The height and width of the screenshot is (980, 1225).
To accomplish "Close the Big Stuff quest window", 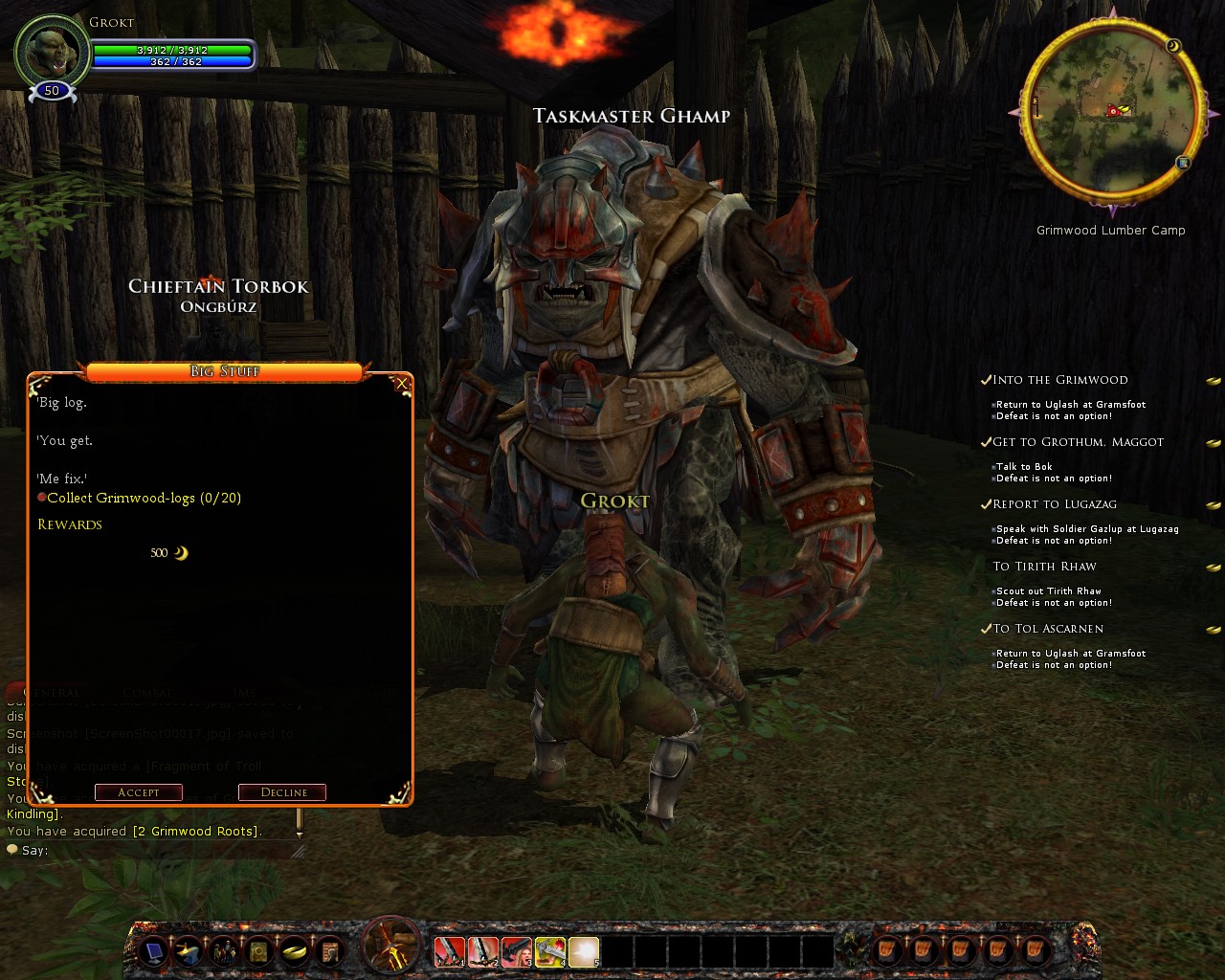I will click(x=402, y=384).
